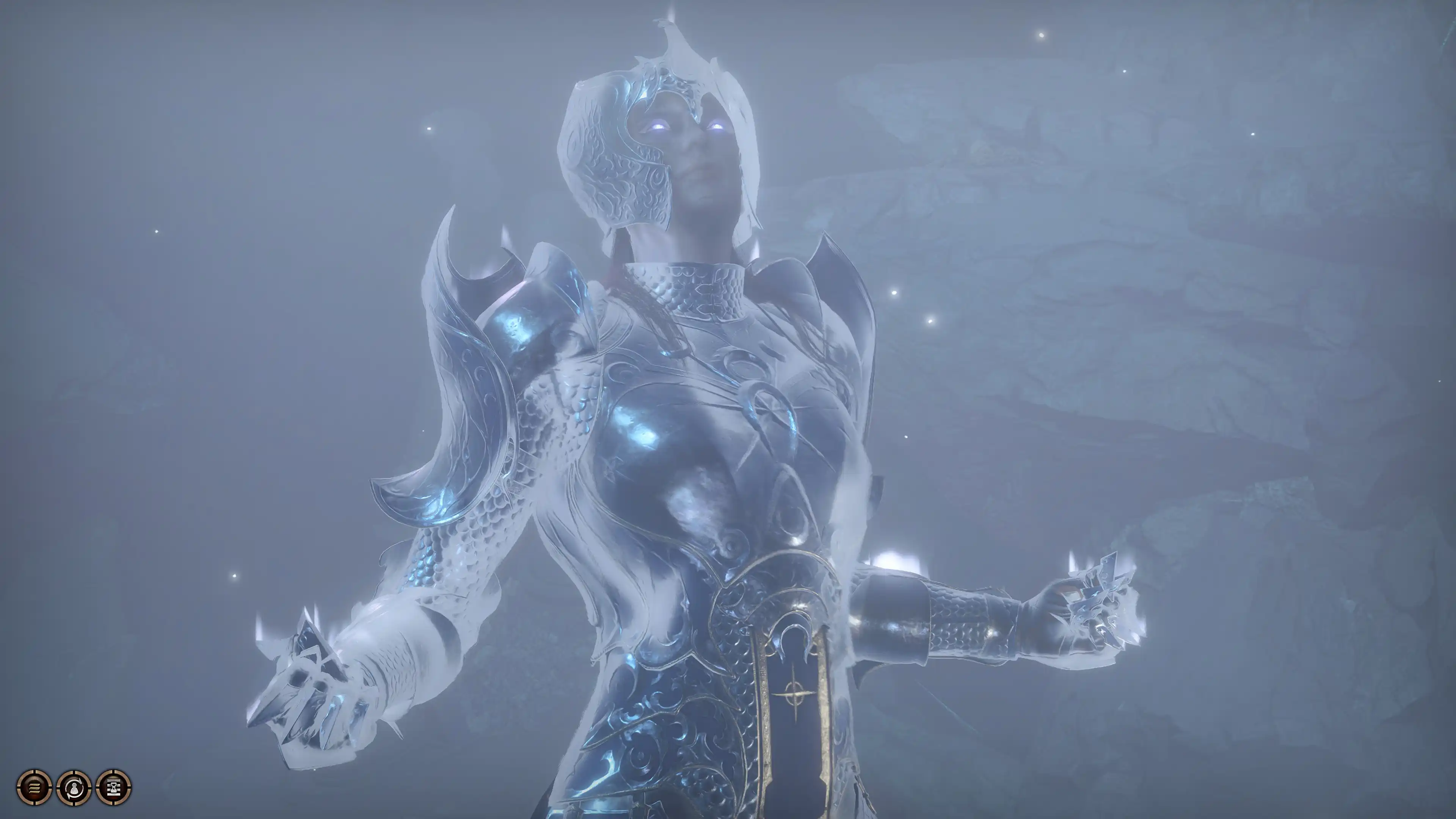Click the switch character icon with circular arrows

74,786
